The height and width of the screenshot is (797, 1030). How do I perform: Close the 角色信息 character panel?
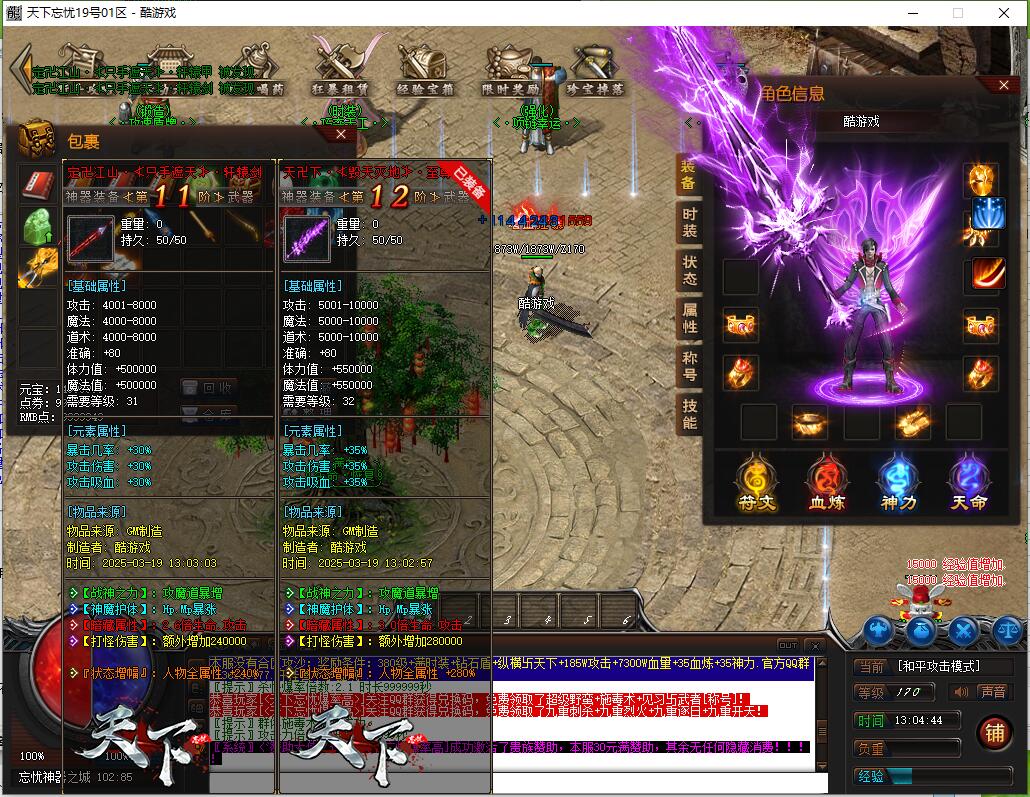[1005, 87]
